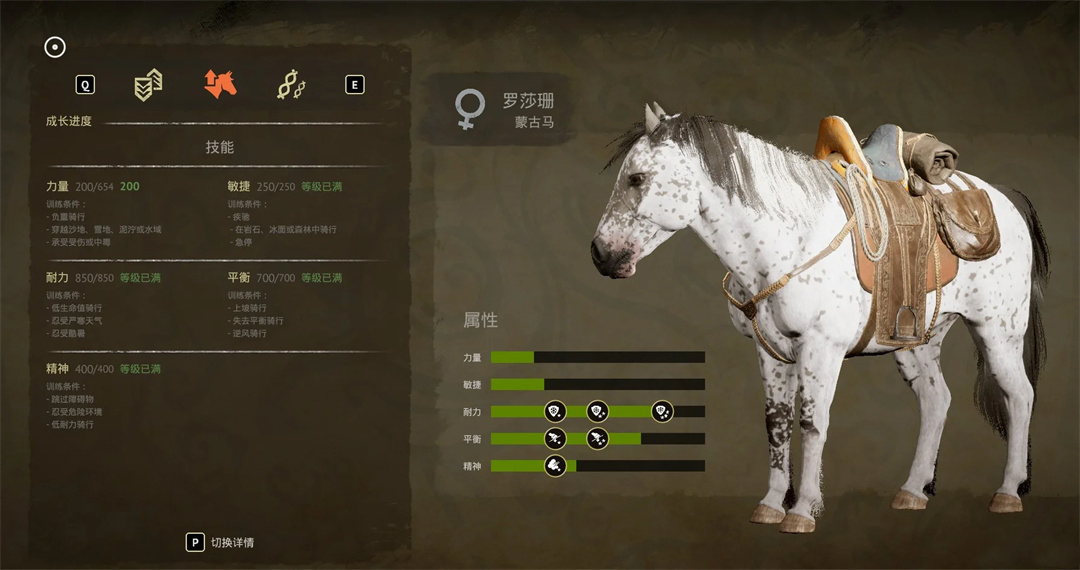Open the rank chevrons tab
This screenshot has width=1080, height=570.
pyautogui.click(x=148, y=86)
